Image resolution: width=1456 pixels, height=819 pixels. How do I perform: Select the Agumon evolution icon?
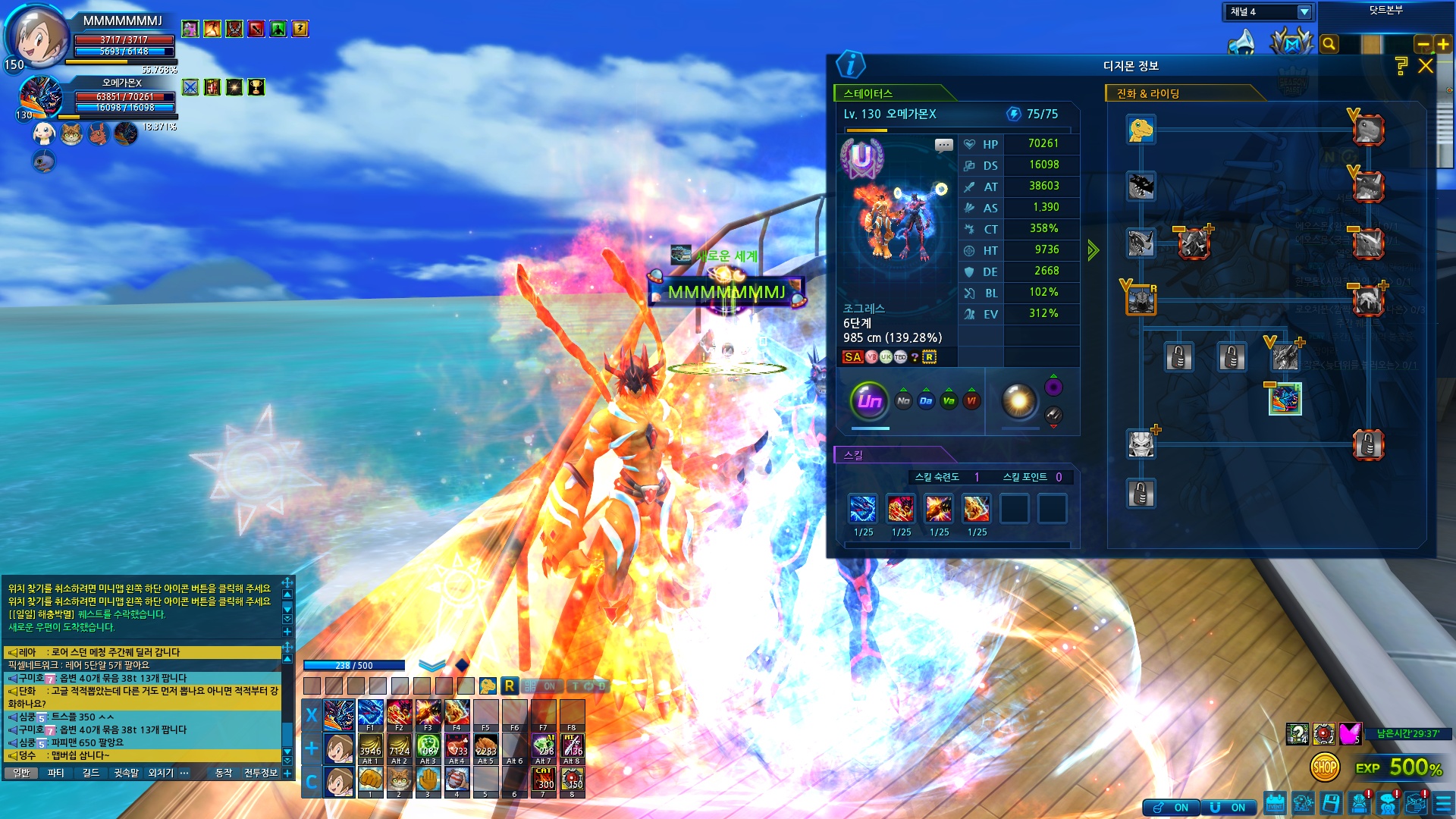pos(1141,130)
